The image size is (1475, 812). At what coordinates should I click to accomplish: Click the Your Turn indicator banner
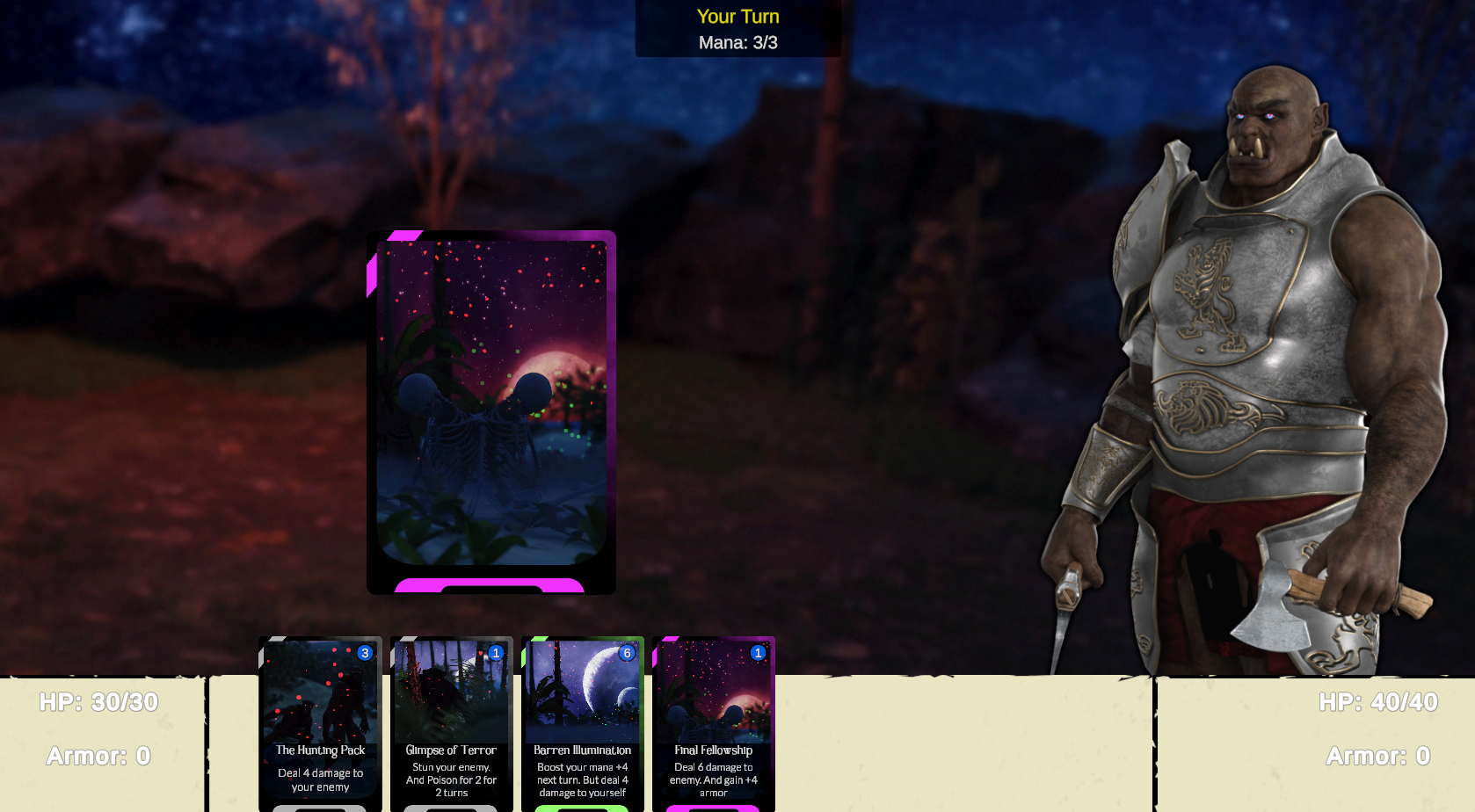(737, 16)
